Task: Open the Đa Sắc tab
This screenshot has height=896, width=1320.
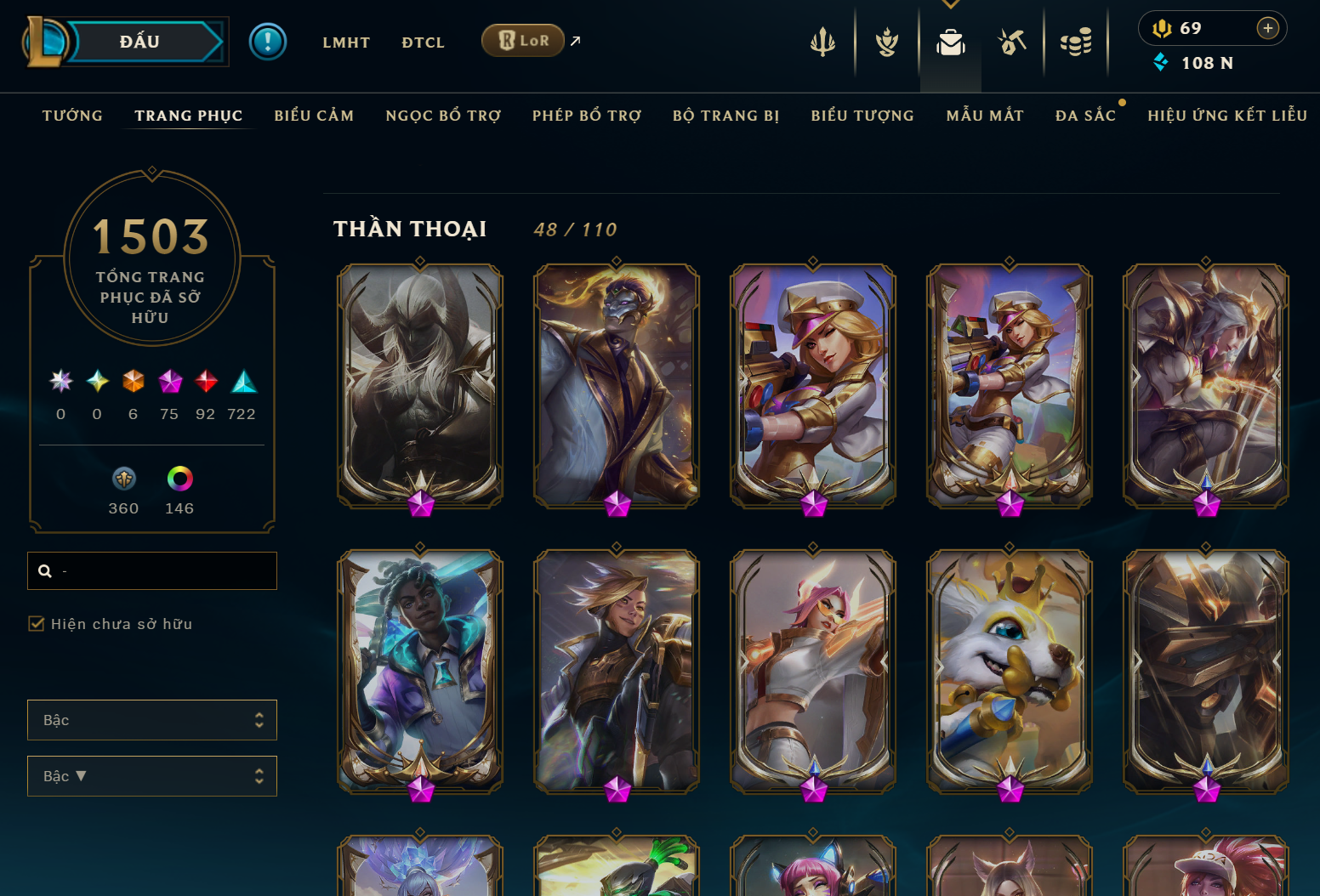Action: coord(1085,116)
